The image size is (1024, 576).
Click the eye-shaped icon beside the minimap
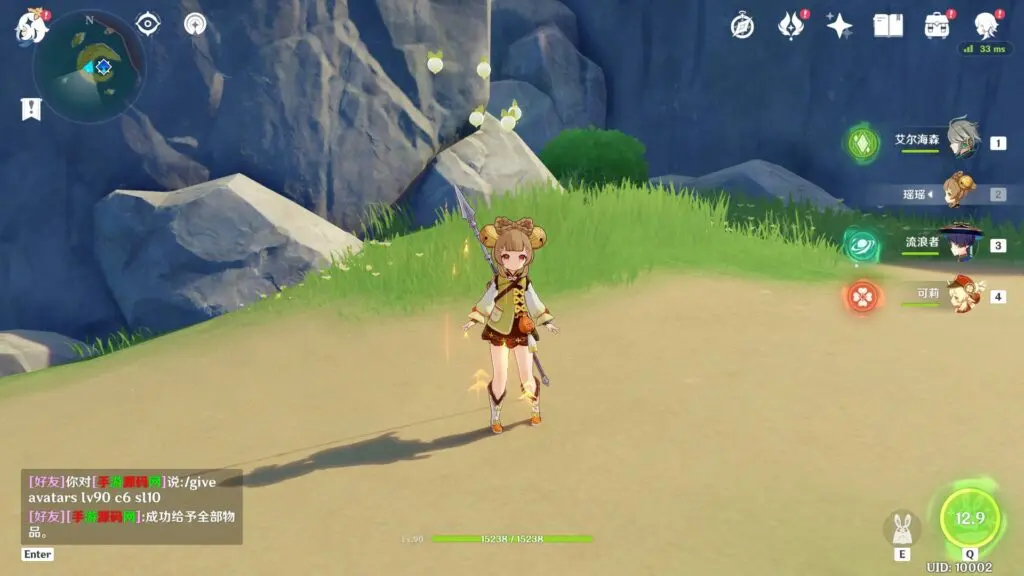click(x=148, y=23)
